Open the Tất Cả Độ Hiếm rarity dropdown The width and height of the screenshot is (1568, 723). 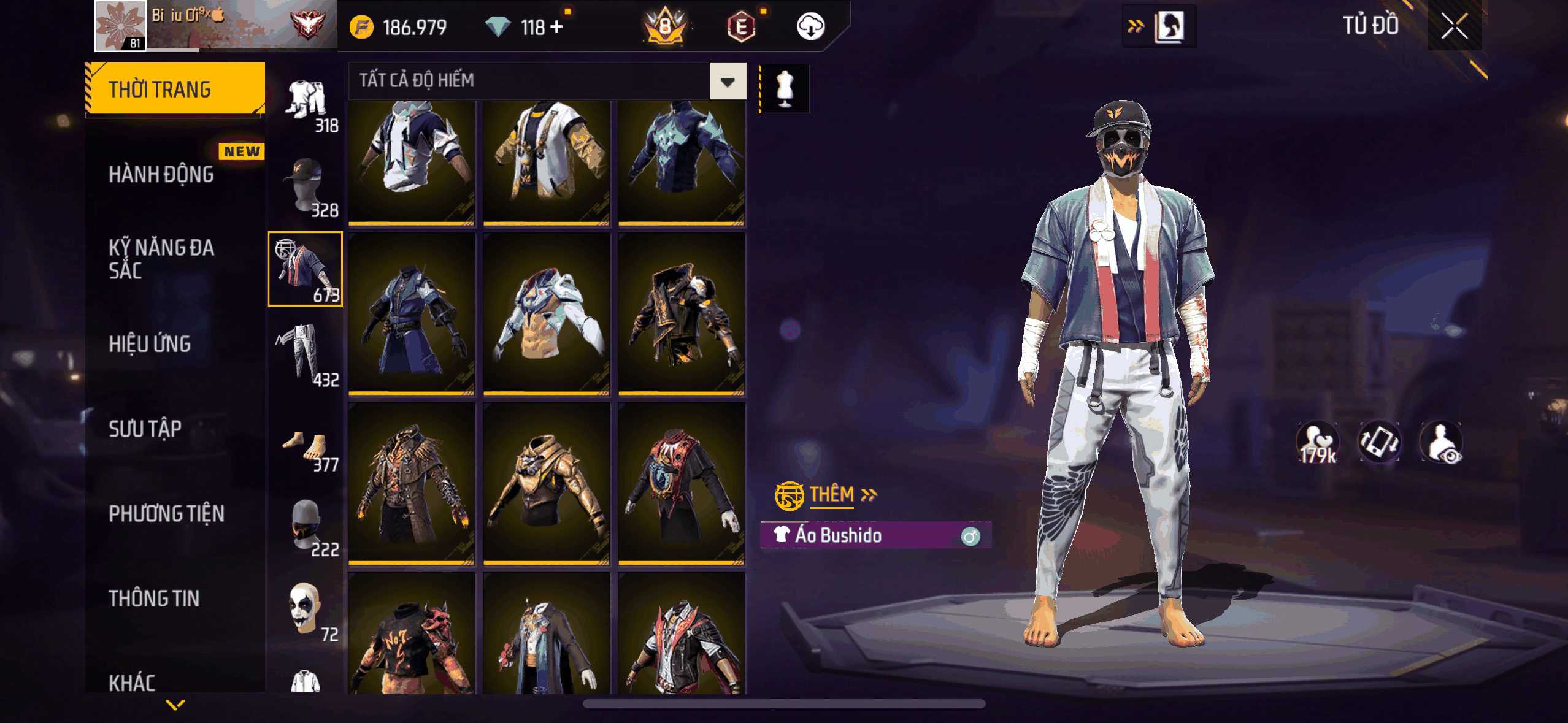(x=728, y=81)
